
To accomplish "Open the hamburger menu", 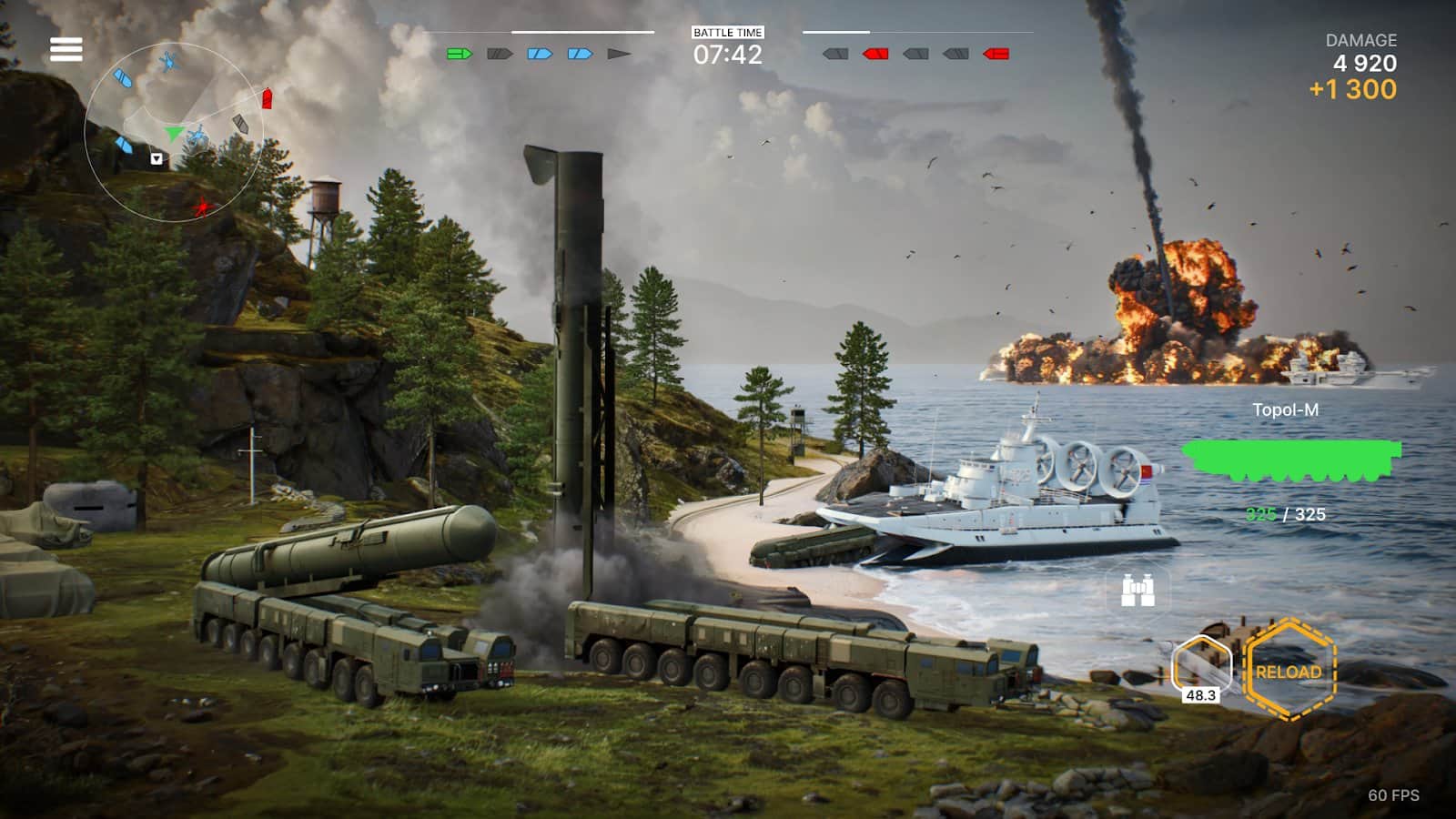I will pos(66,49).
